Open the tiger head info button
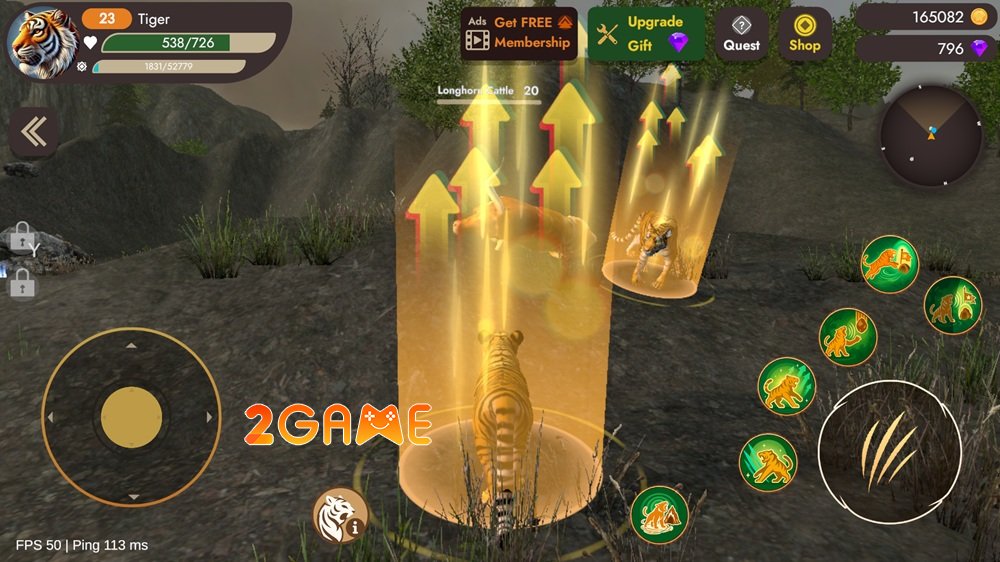1000x562 pixels. click(x=337, y=515)
